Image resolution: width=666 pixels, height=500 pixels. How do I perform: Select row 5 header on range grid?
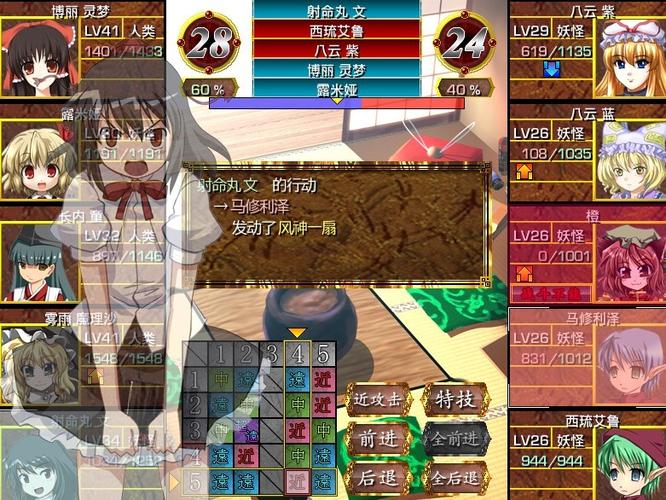pyautogui.click(x=195, y=481)
